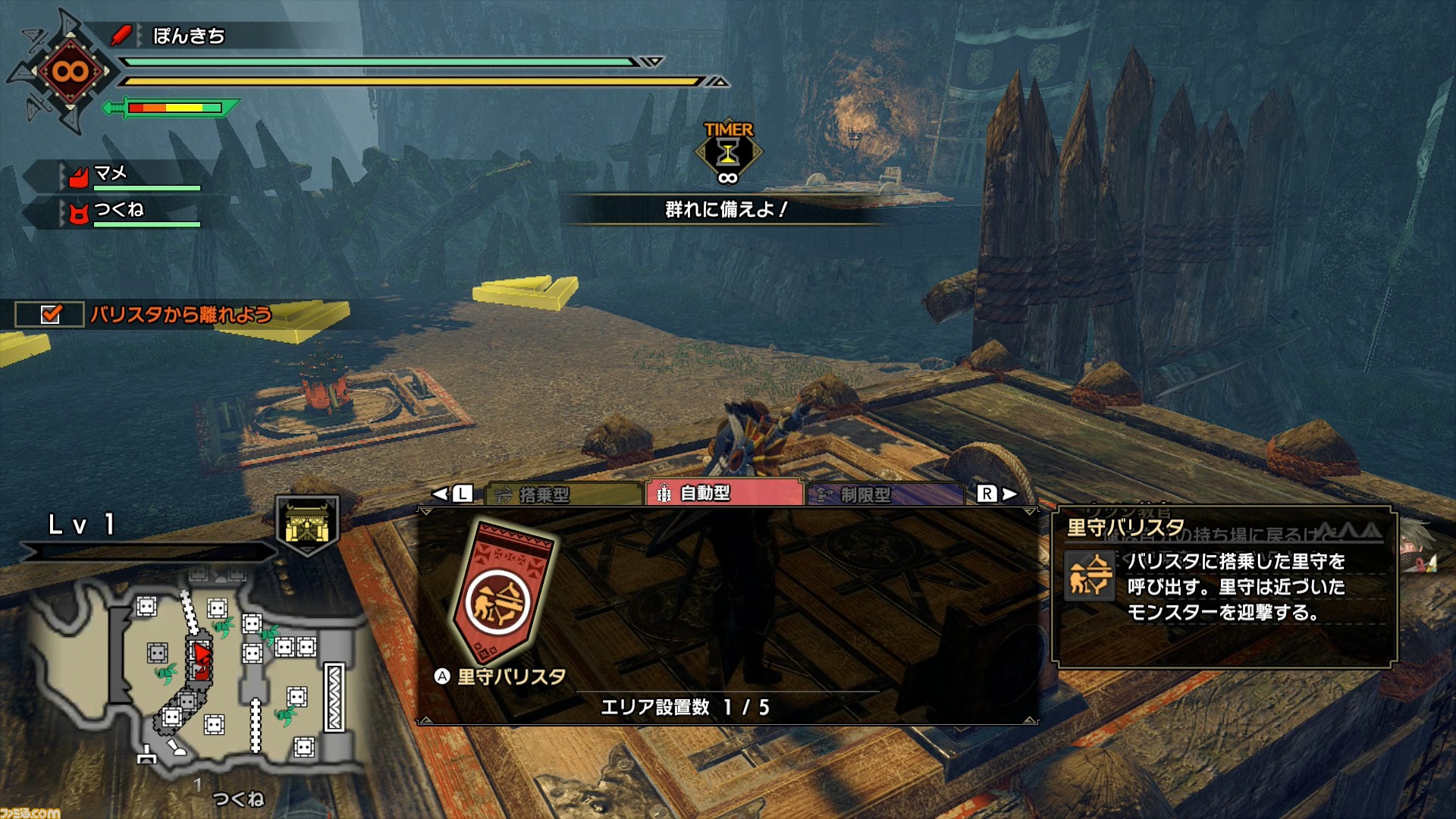Click the TIMER hourglass icon
Viewport: 1456px width, 819px height.
point(728,153)
